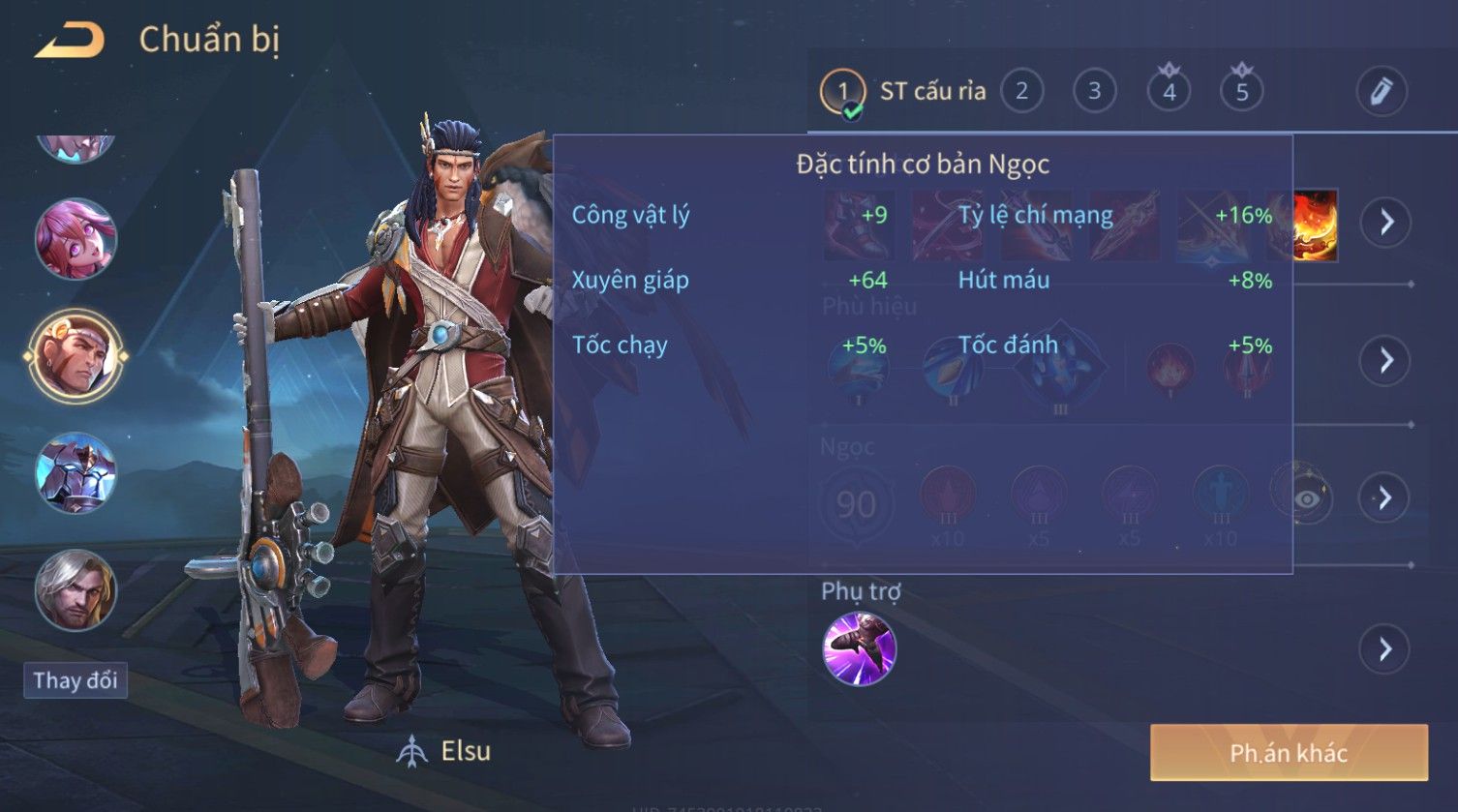The height and width of the screenshot is (812, 1458).
Task: Open the Ngọc page arrow
Action: [1384, 497]
